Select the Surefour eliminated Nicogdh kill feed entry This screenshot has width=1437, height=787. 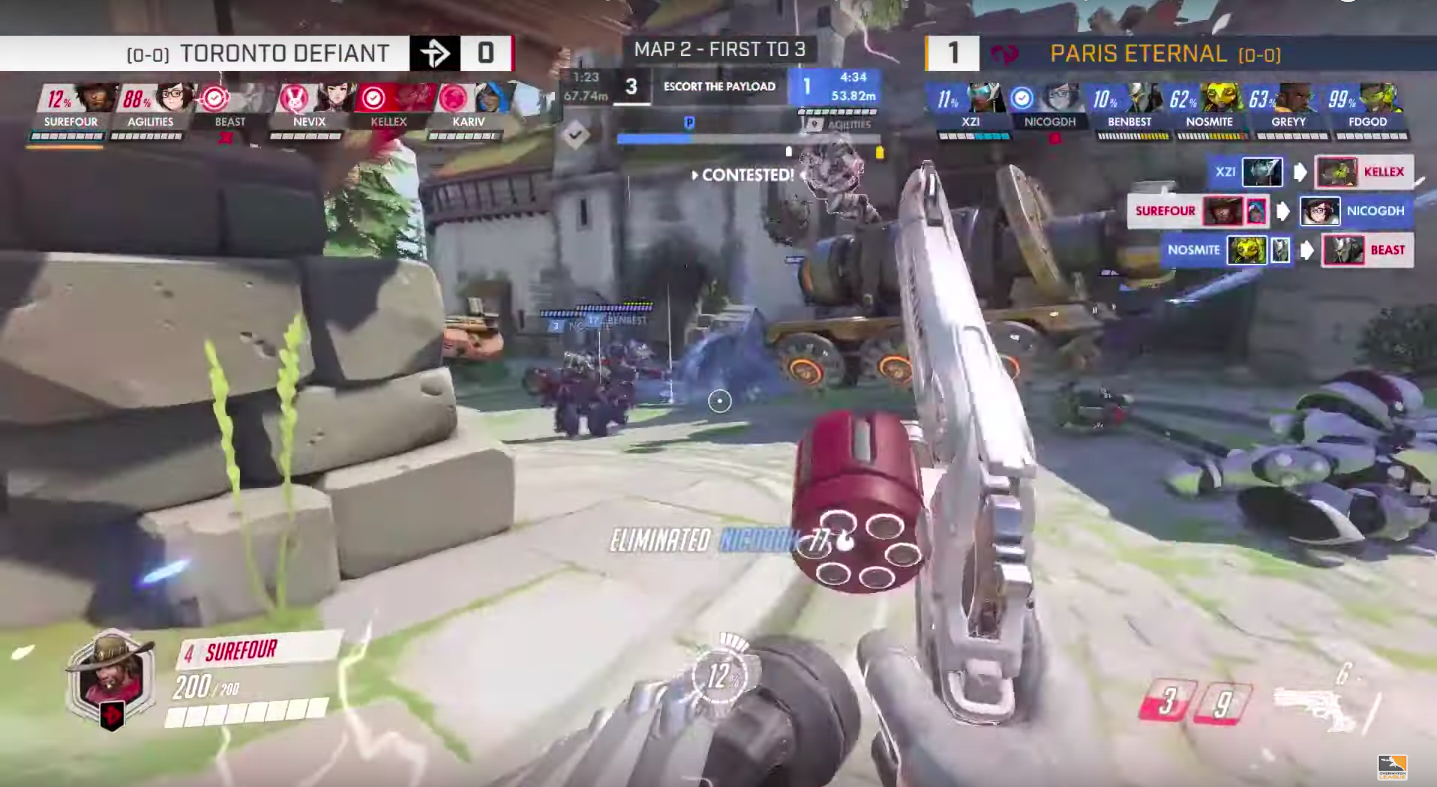(1270, 211)
